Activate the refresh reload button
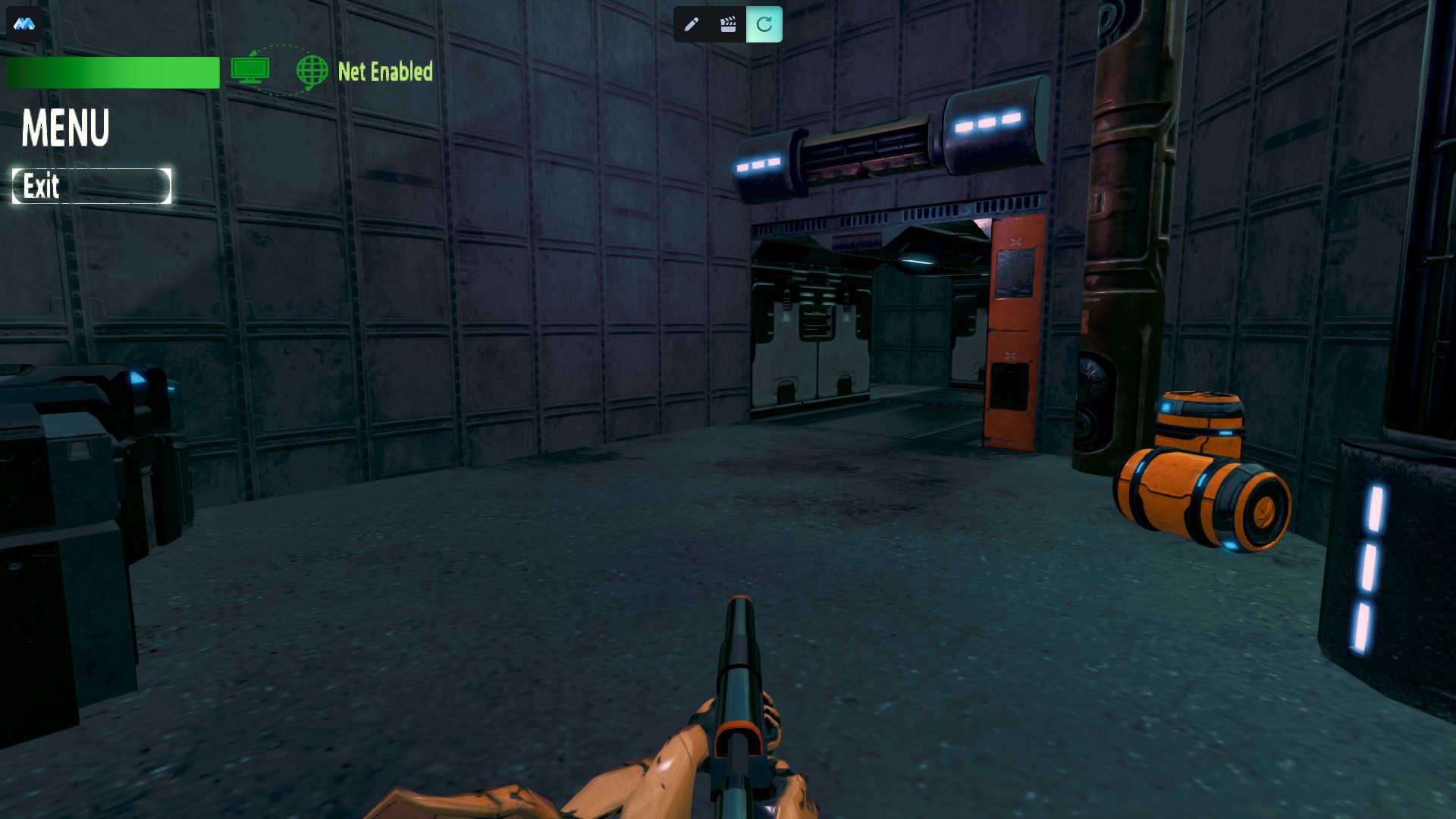 pyautogui.click(x=764, y=24)
